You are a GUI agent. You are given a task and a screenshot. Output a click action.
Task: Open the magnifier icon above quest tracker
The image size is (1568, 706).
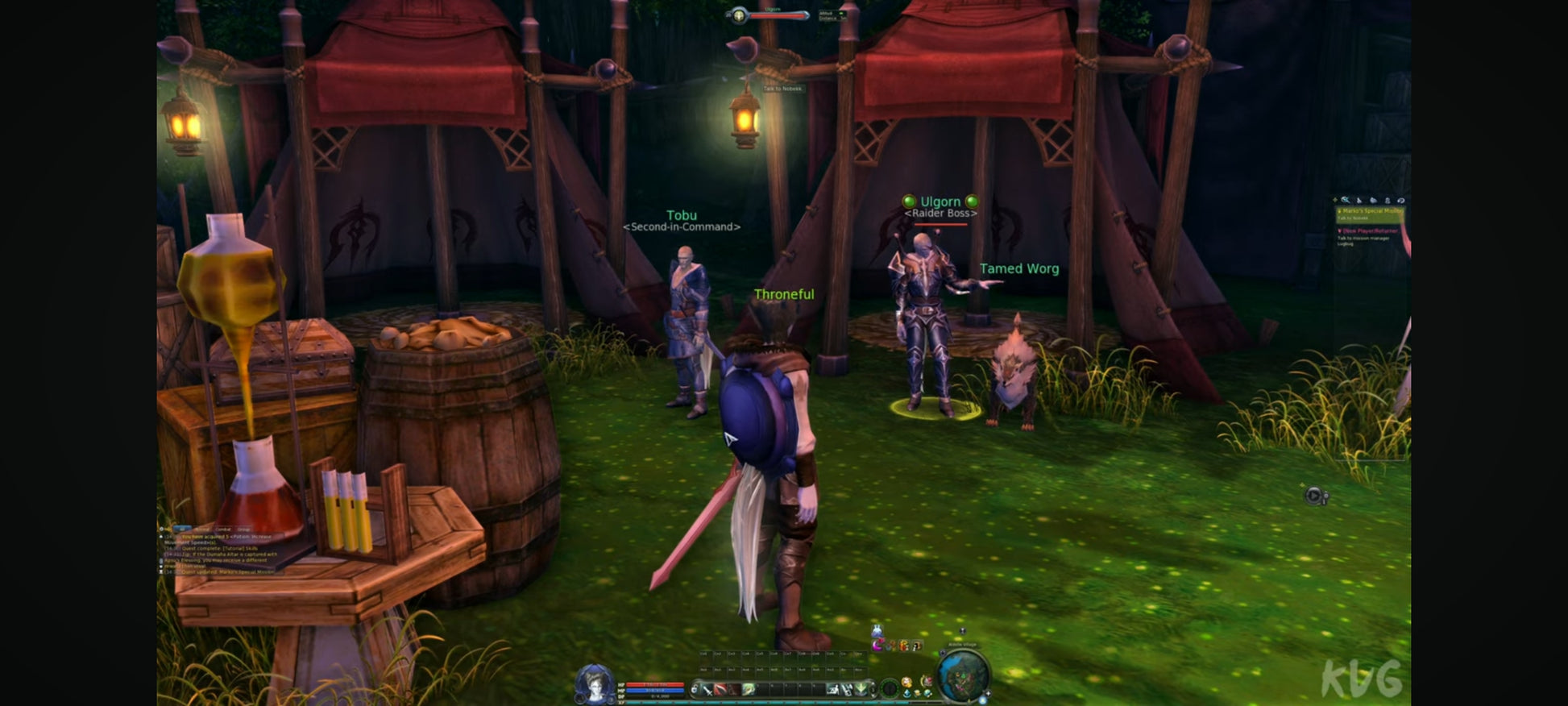click(x=1345, y=200)
